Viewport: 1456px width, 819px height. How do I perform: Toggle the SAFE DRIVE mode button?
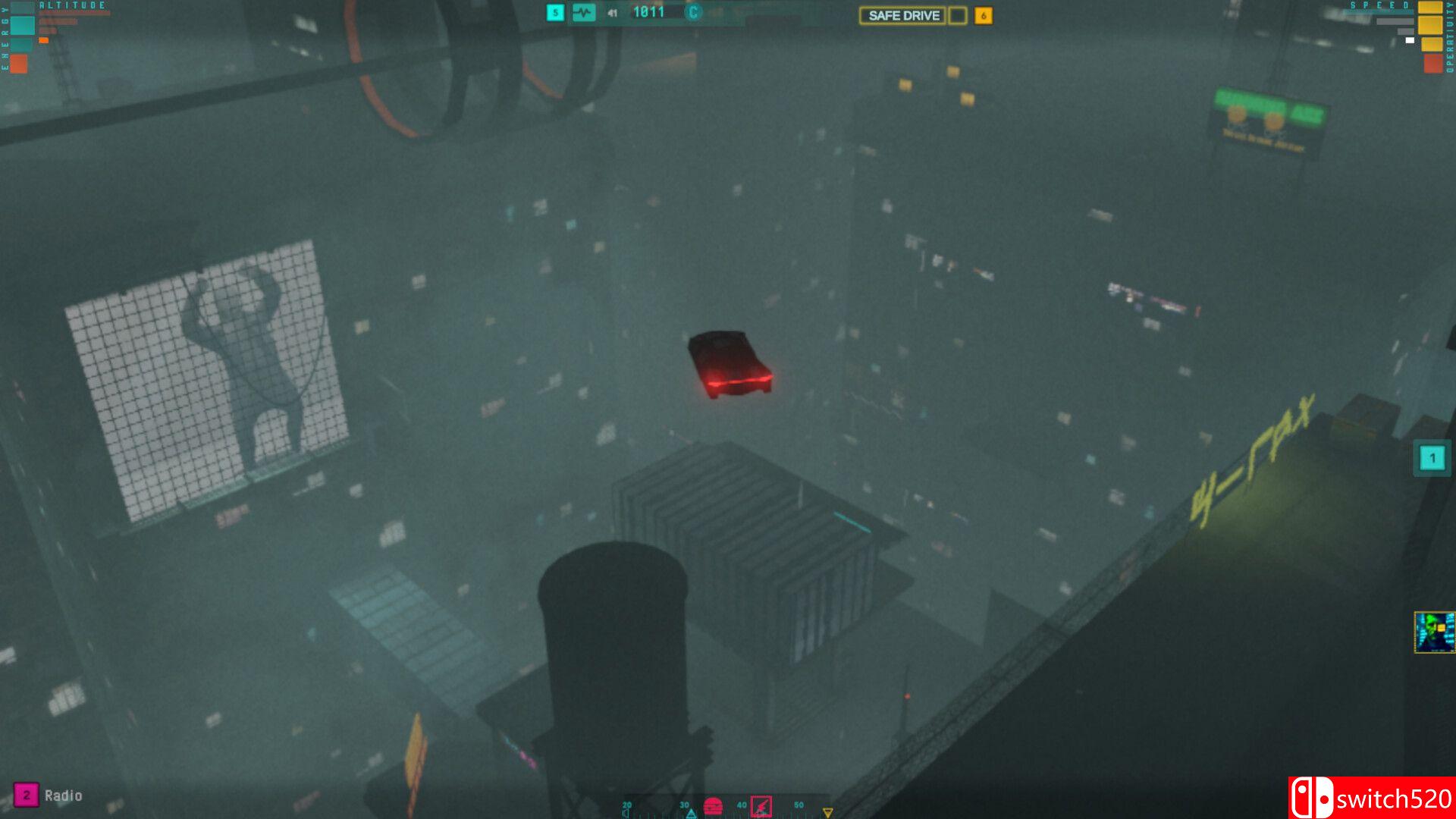tap(902, 16)
